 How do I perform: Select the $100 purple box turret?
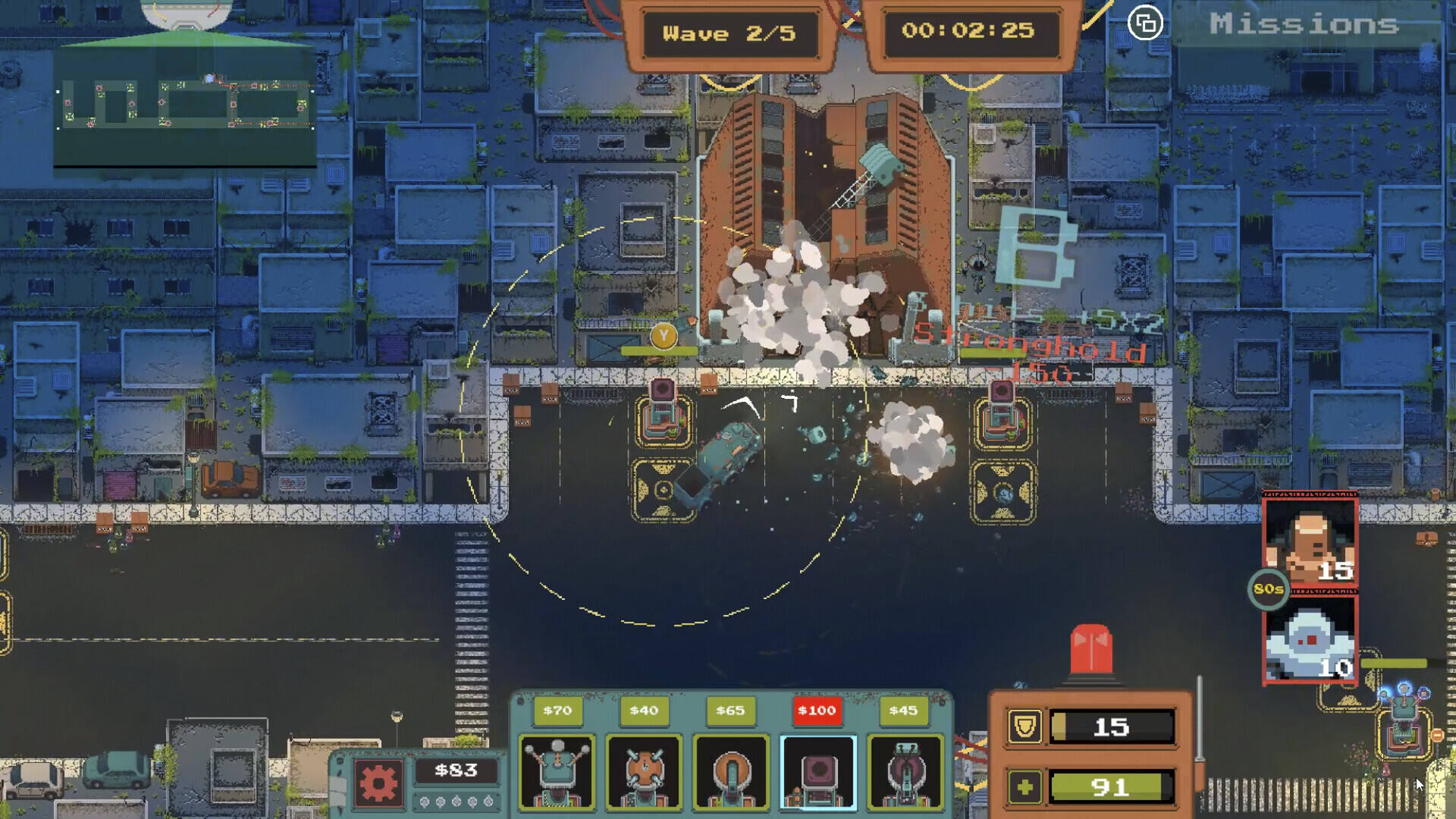(817, 771)
